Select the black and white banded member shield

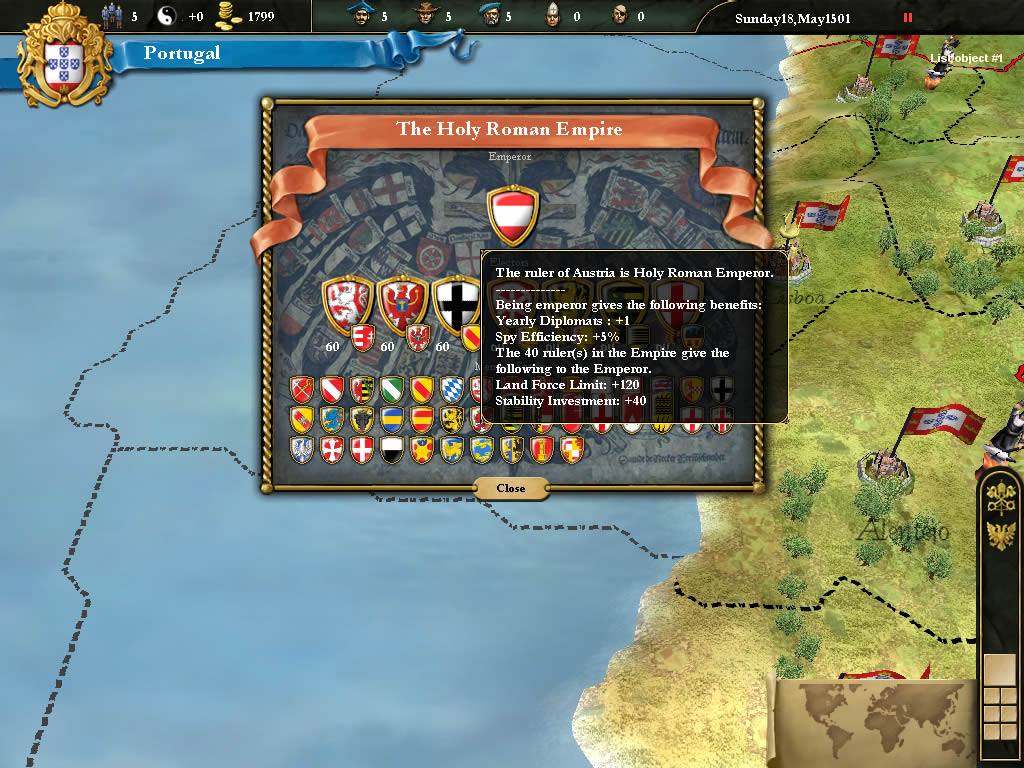click(x=391, y=449)
